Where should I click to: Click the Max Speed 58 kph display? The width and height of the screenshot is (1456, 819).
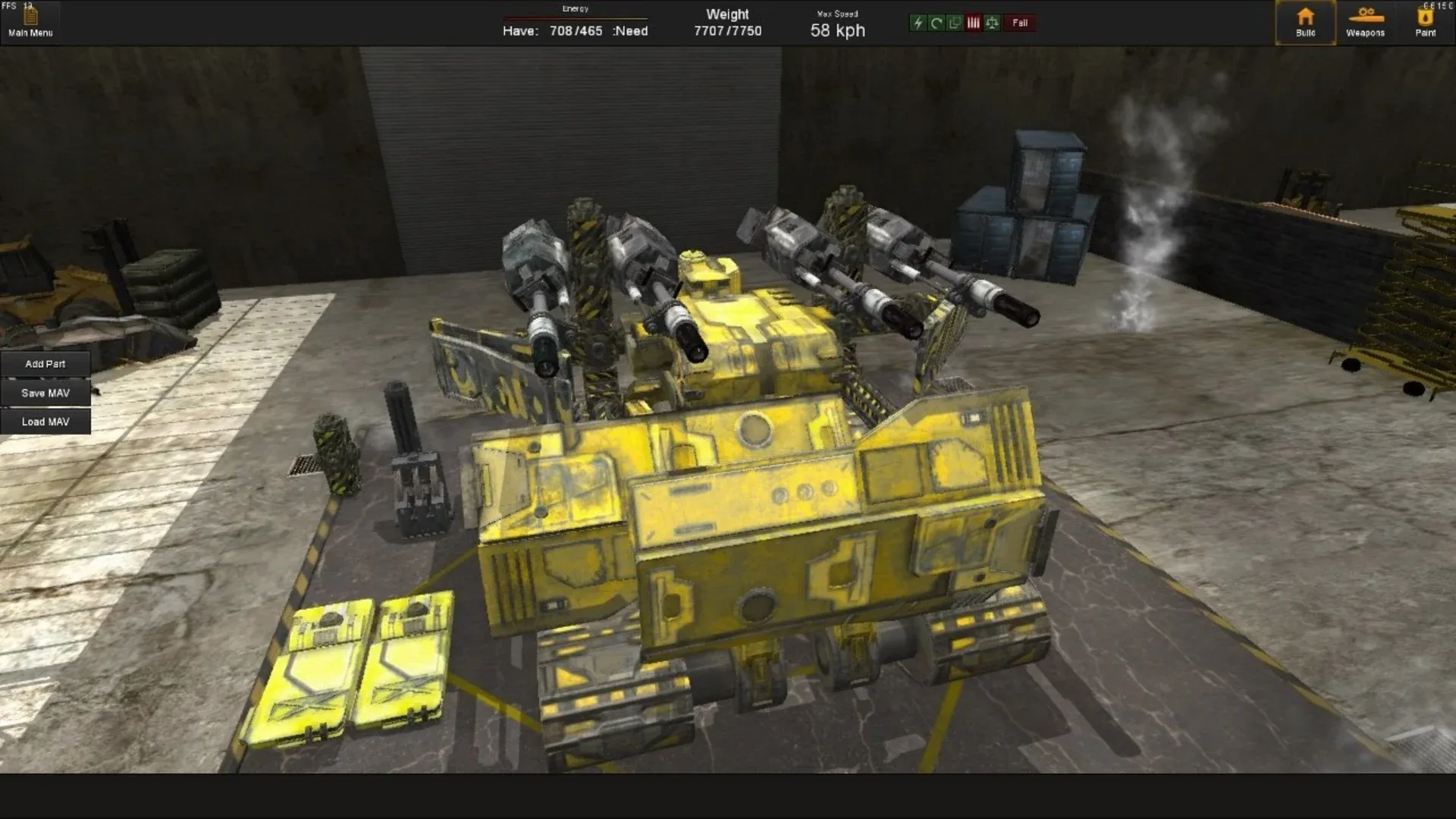point(836,30)
